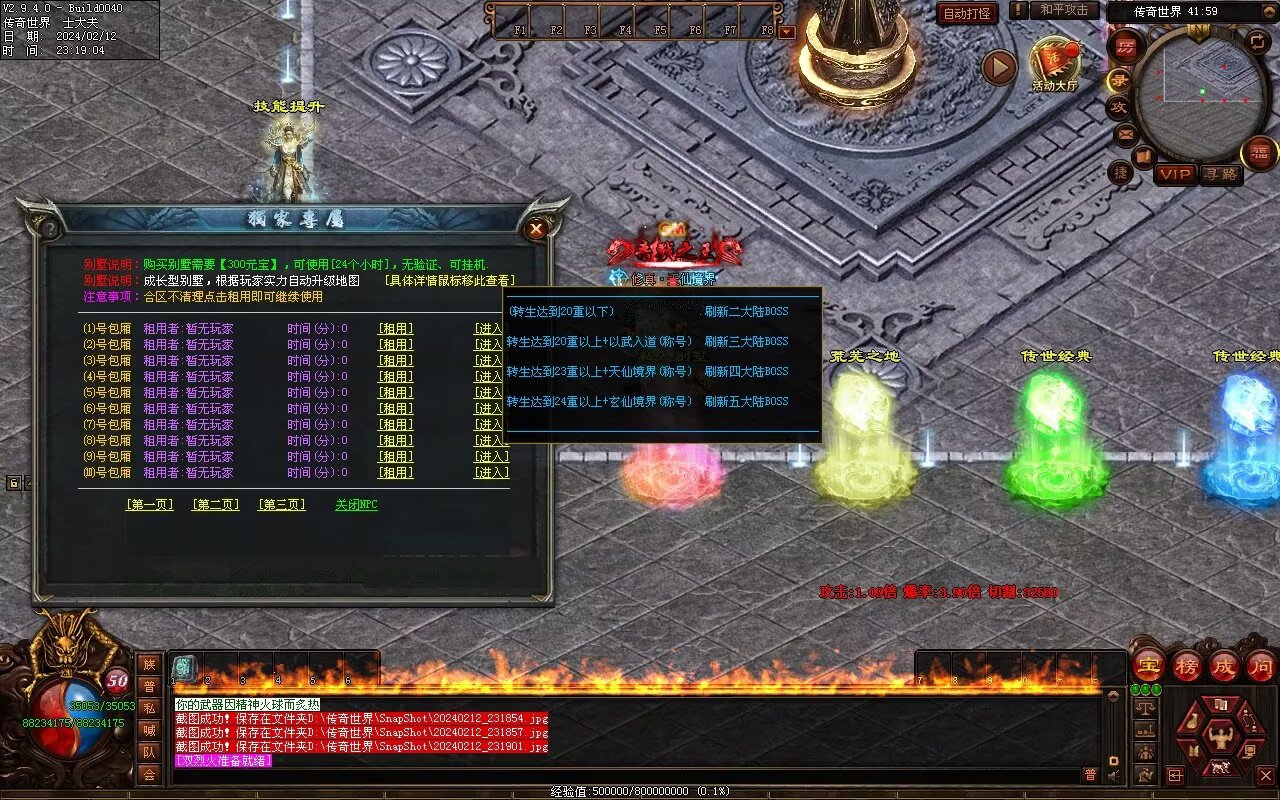Show the 榜 rankings orb

[x=1187, y=665]
